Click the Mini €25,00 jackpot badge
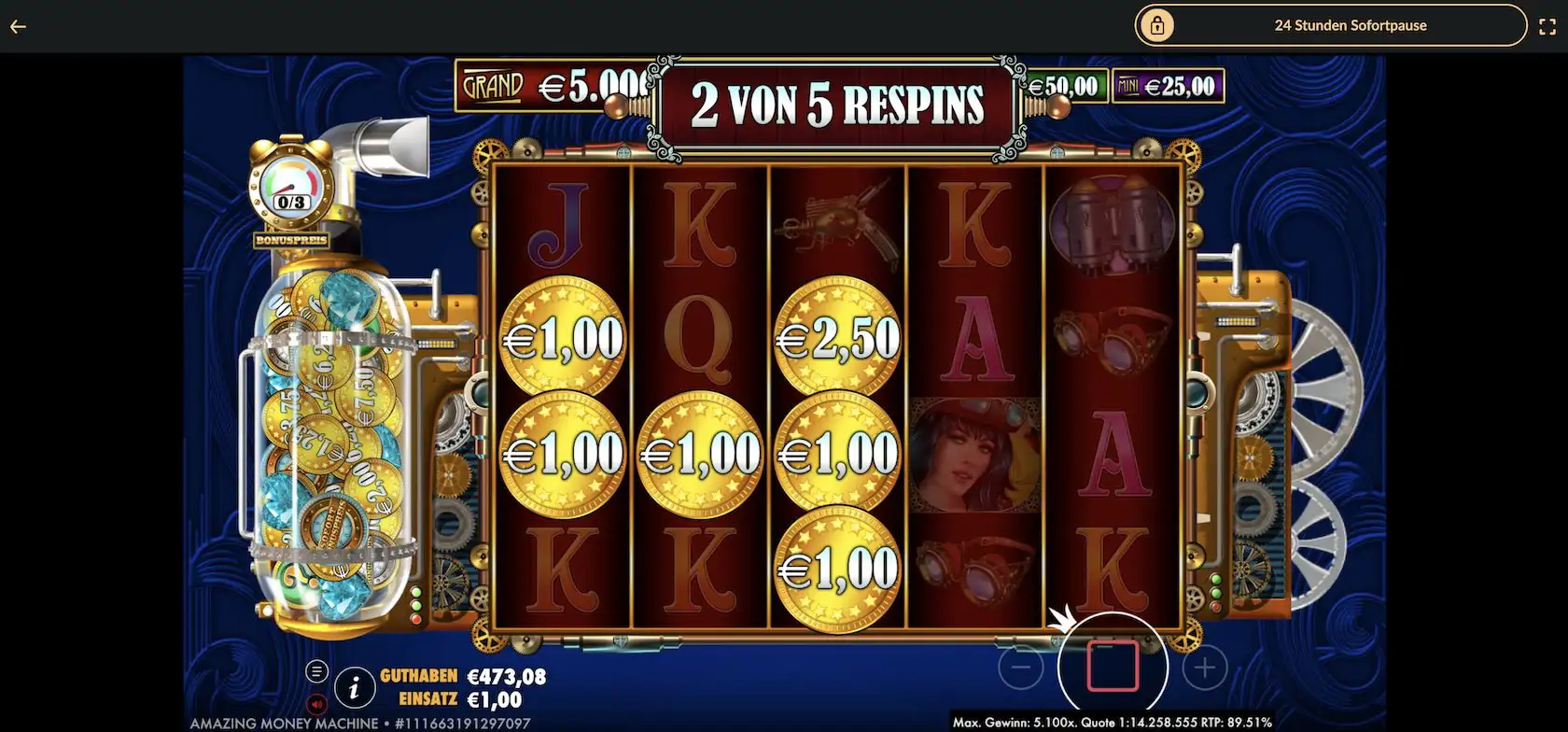Screen dimensions: 1568x732 pos(1169,84)
